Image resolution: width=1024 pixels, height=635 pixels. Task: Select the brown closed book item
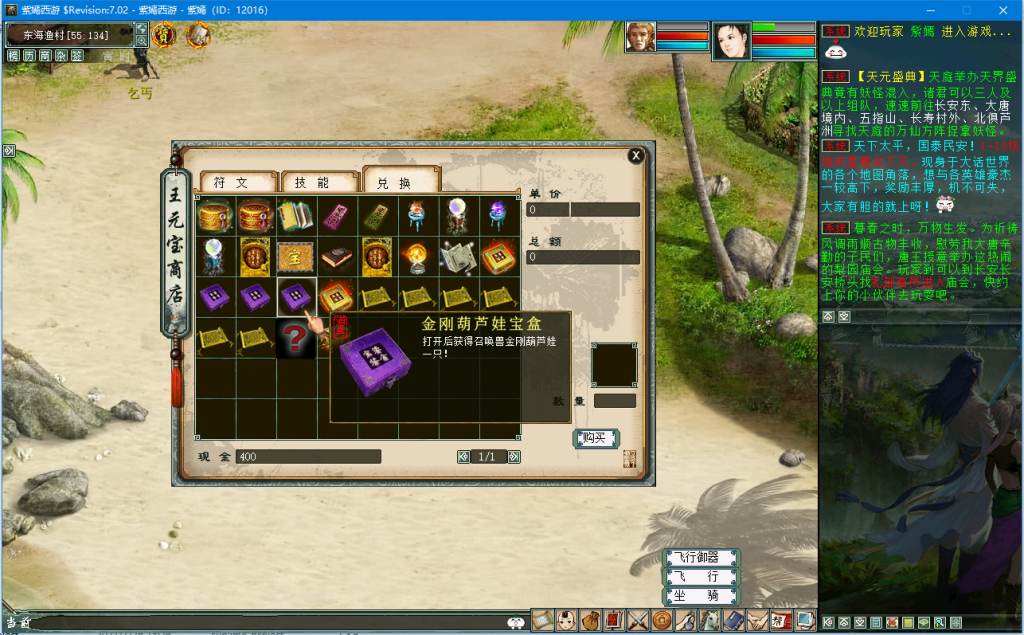click(x=337, y=256)
